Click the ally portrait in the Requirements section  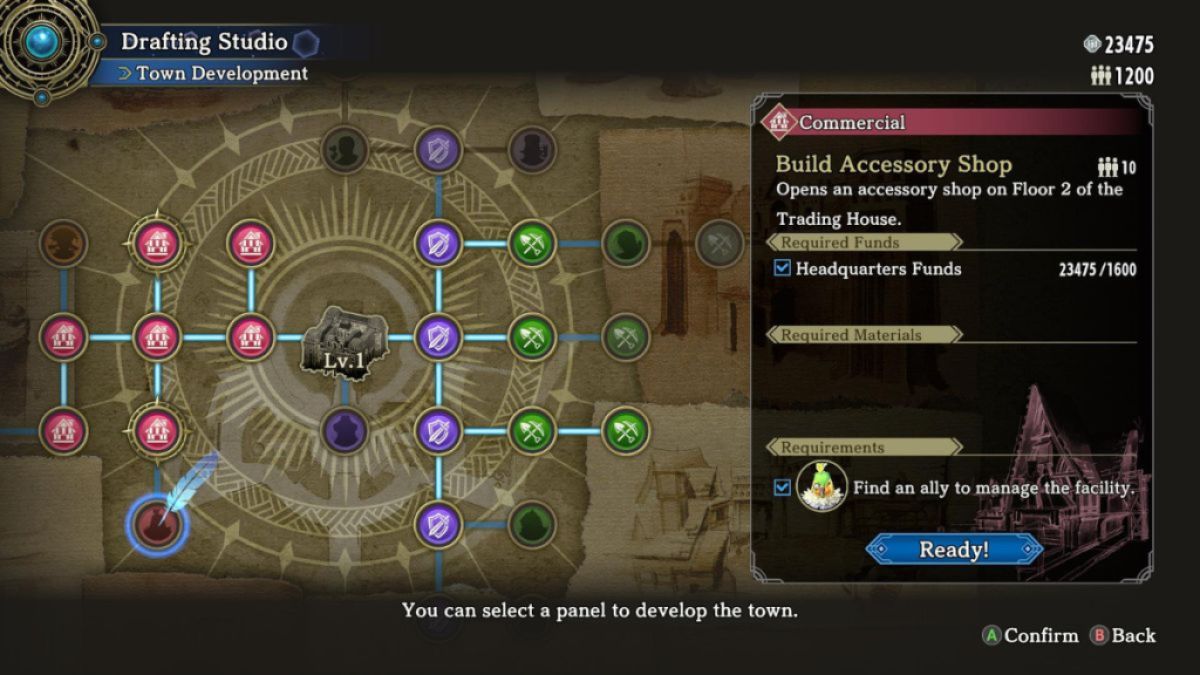[x=822, y=487]
